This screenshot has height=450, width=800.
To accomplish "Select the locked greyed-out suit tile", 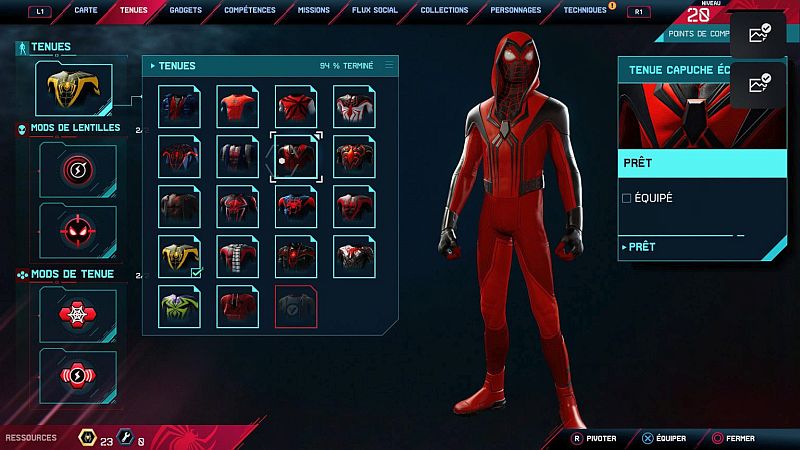I will [x=297, y=306].
